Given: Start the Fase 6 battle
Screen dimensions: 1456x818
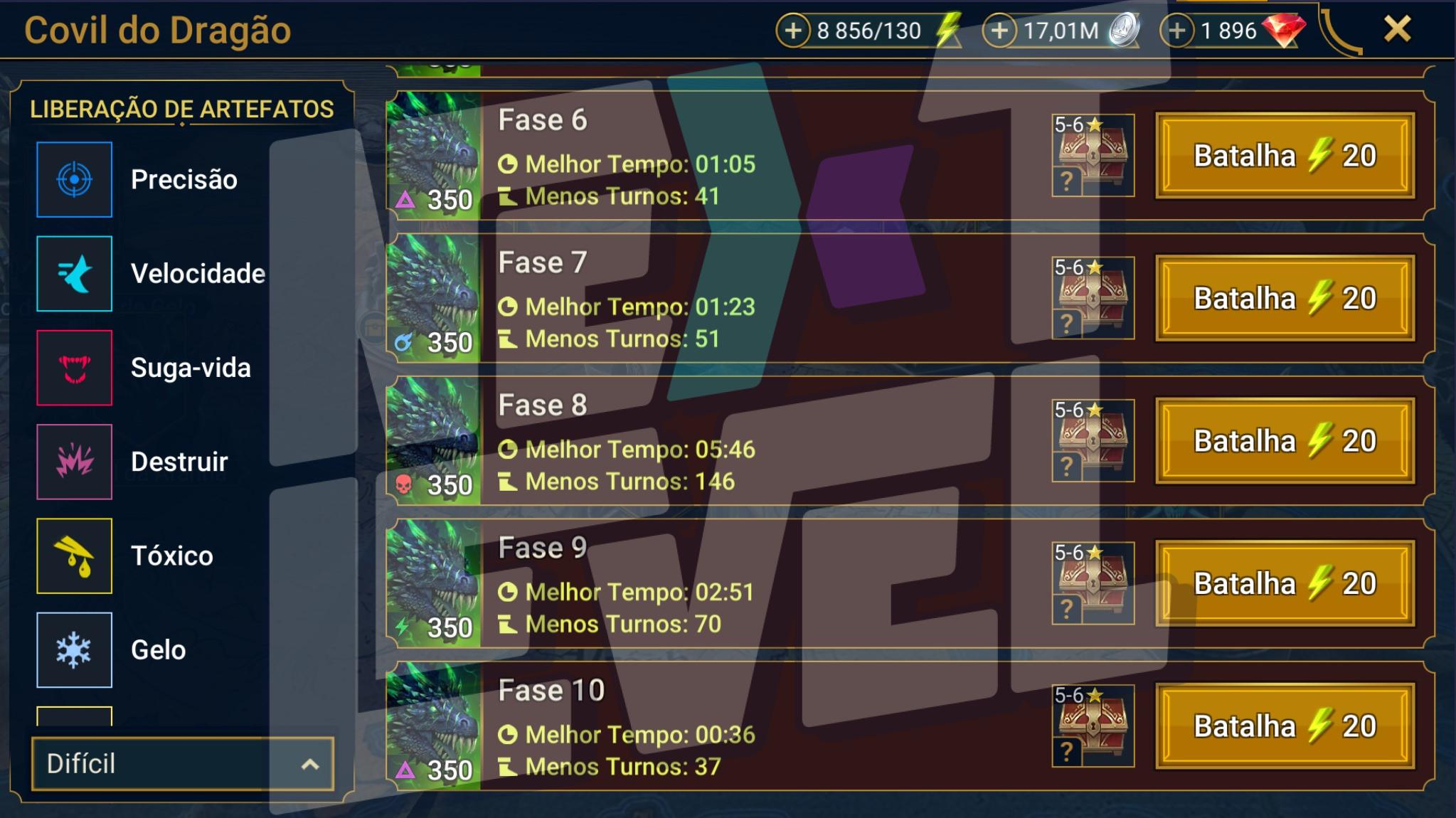Looking at the screenshot, I should 1285,156.
